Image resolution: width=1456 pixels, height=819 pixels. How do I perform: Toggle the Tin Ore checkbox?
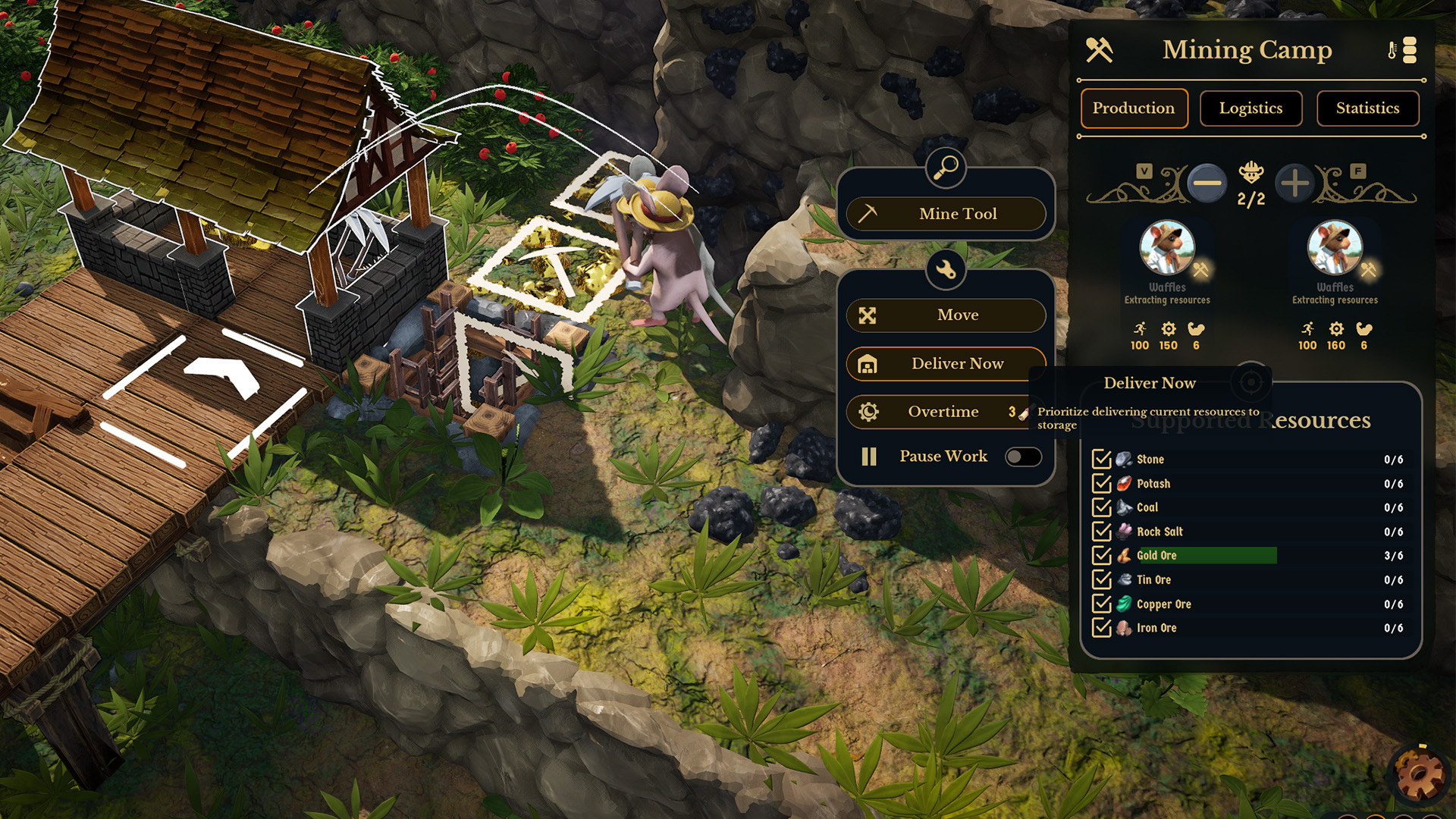click(1101, 580)
